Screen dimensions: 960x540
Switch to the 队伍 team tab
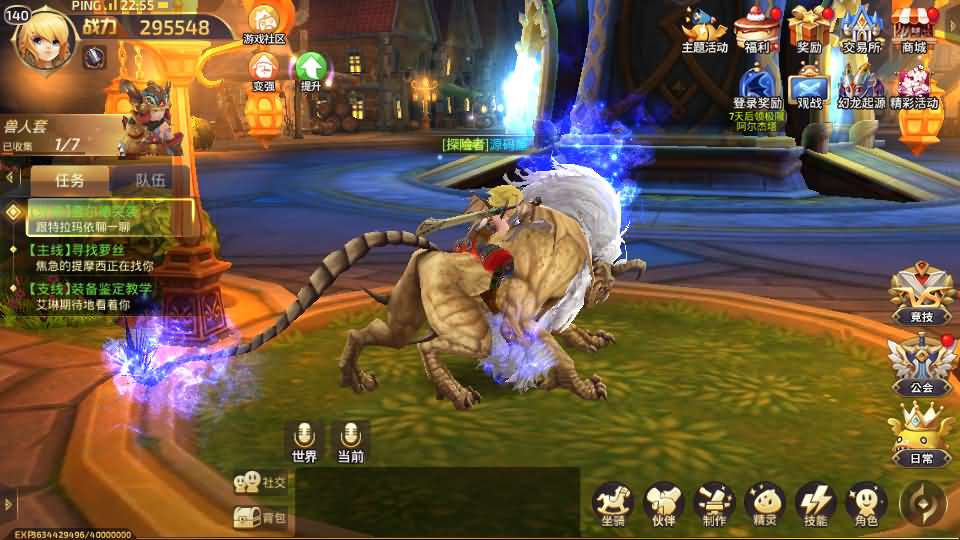point(150,181)
